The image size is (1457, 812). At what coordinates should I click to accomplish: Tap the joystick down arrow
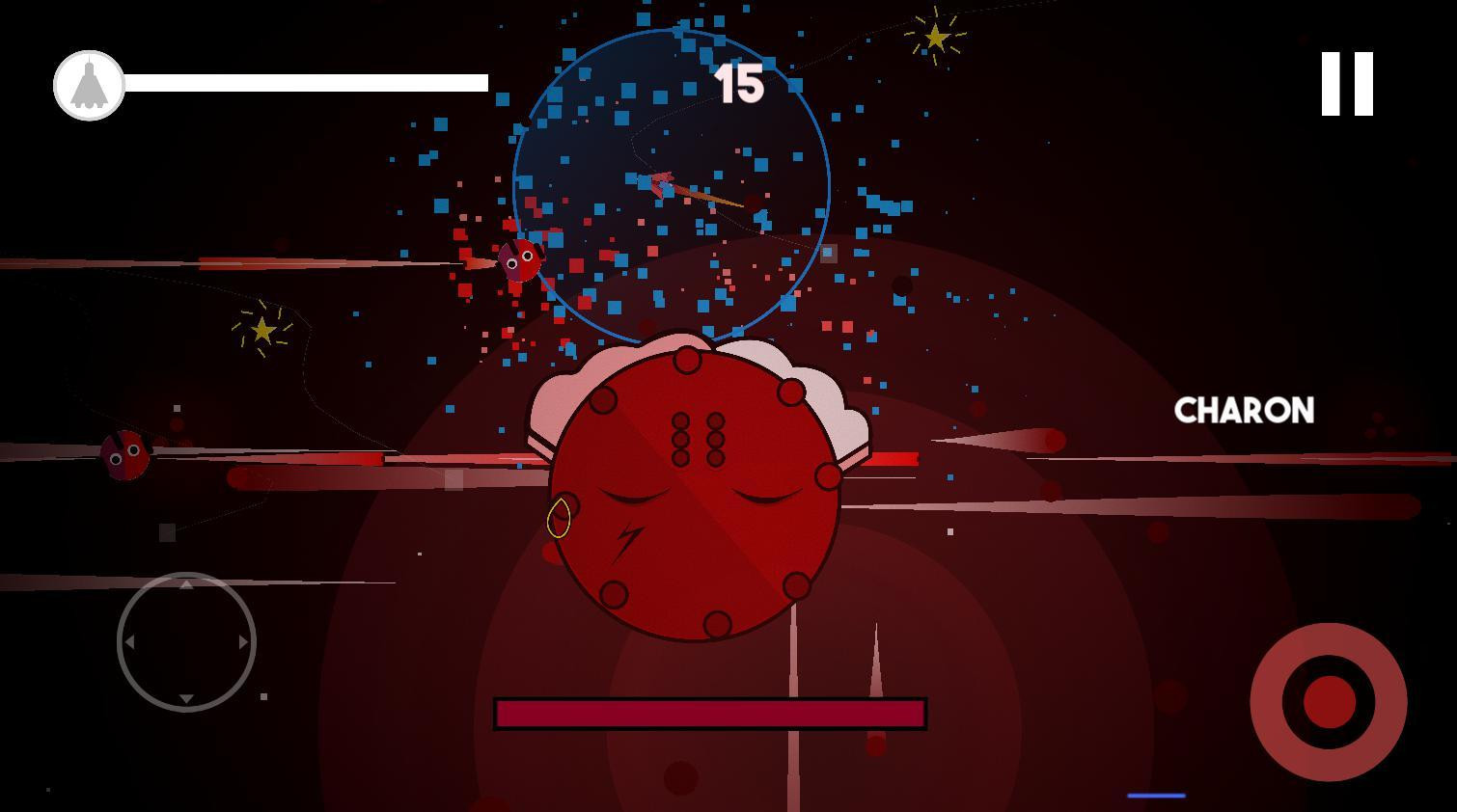coord(185,698)
